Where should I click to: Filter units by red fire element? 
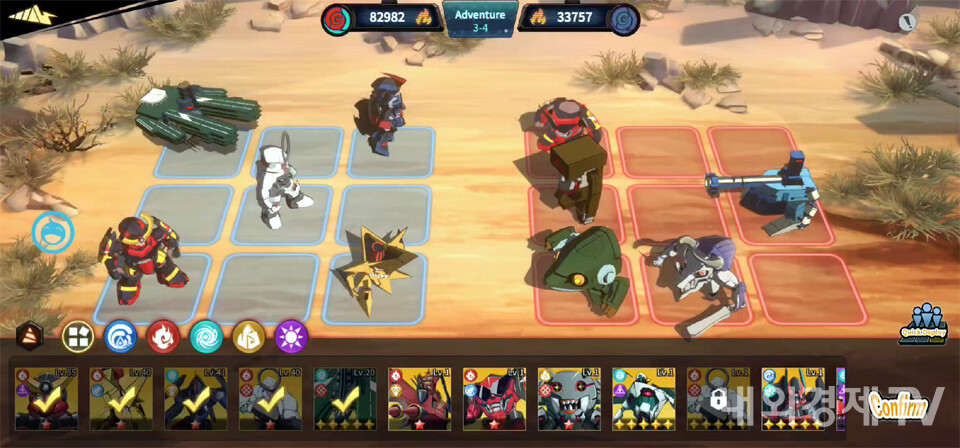(x=163, y=336)
